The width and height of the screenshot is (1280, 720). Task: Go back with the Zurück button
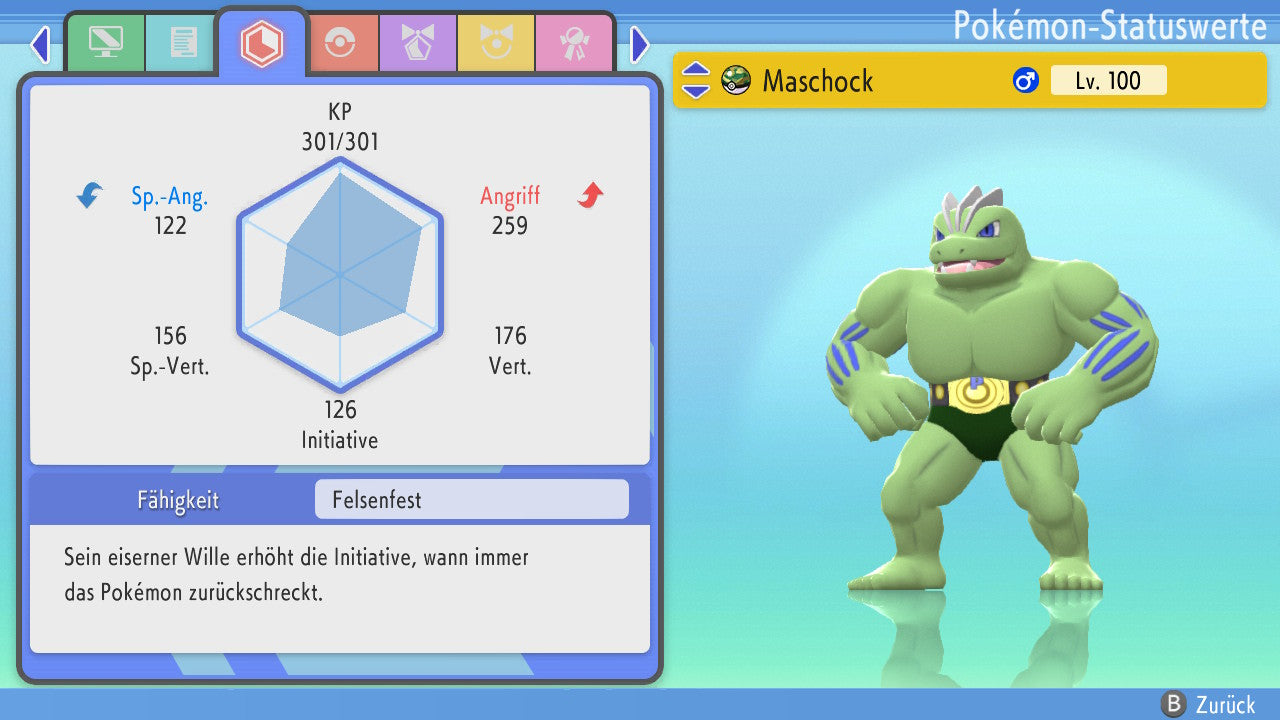[1208, 704]
